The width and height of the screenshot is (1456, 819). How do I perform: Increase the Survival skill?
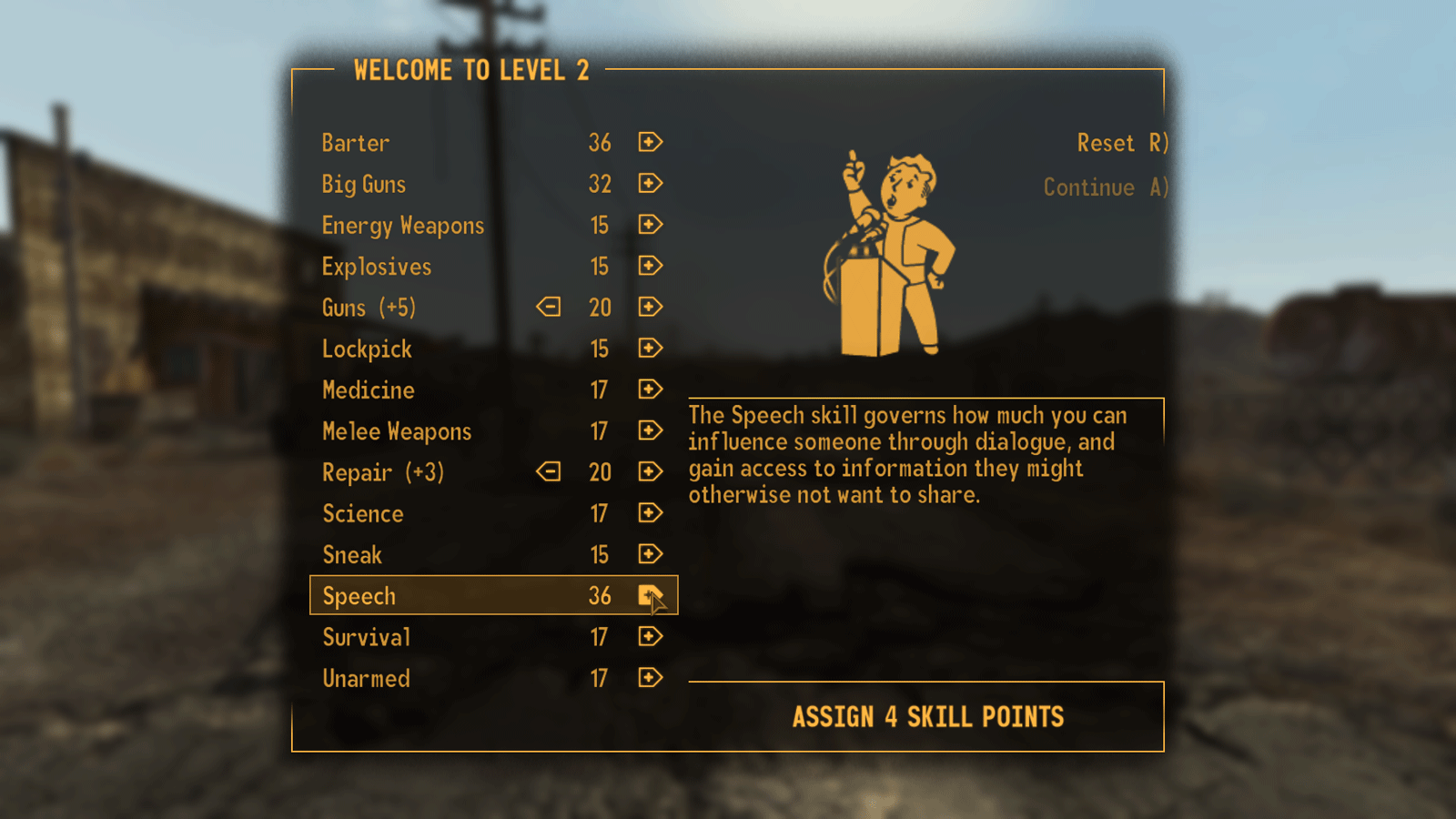point(649,637)
